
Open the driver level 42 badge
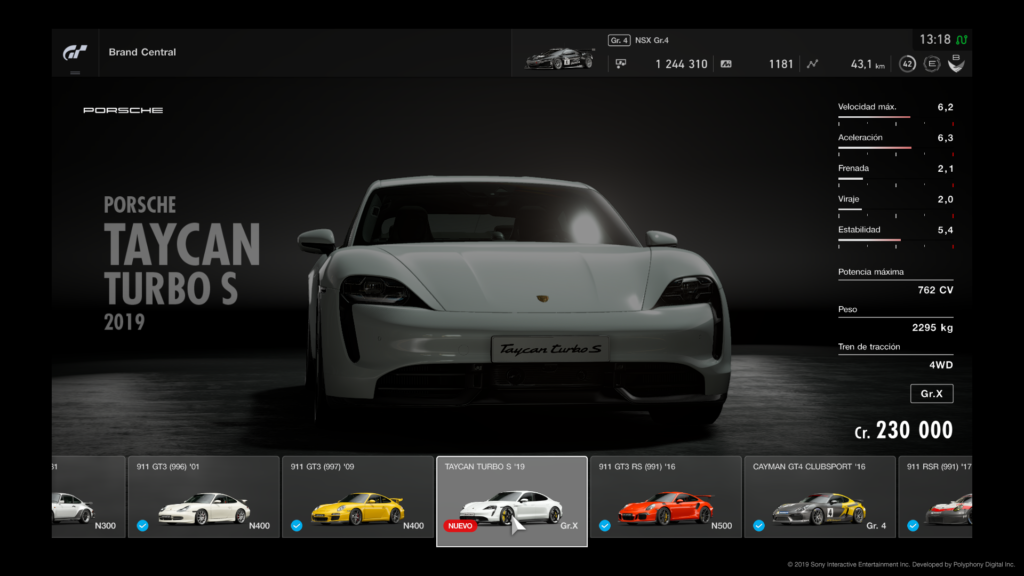pos(907,64)
